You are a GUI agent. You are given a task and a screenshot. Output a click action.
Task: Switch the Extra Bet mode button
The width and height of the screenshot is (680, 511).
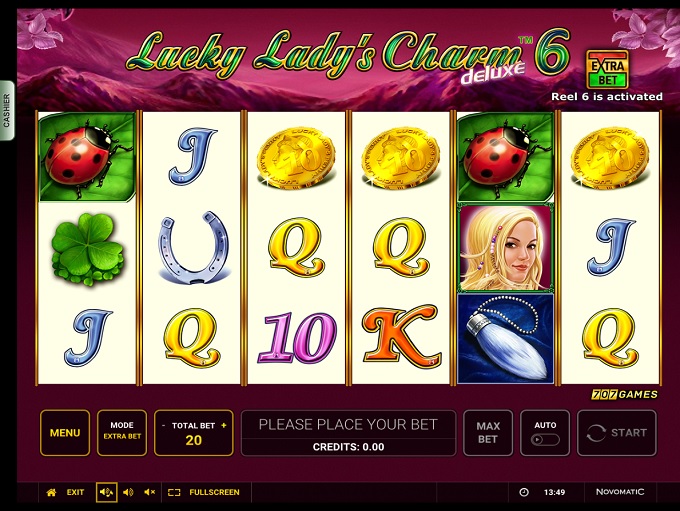pos(122,433)
